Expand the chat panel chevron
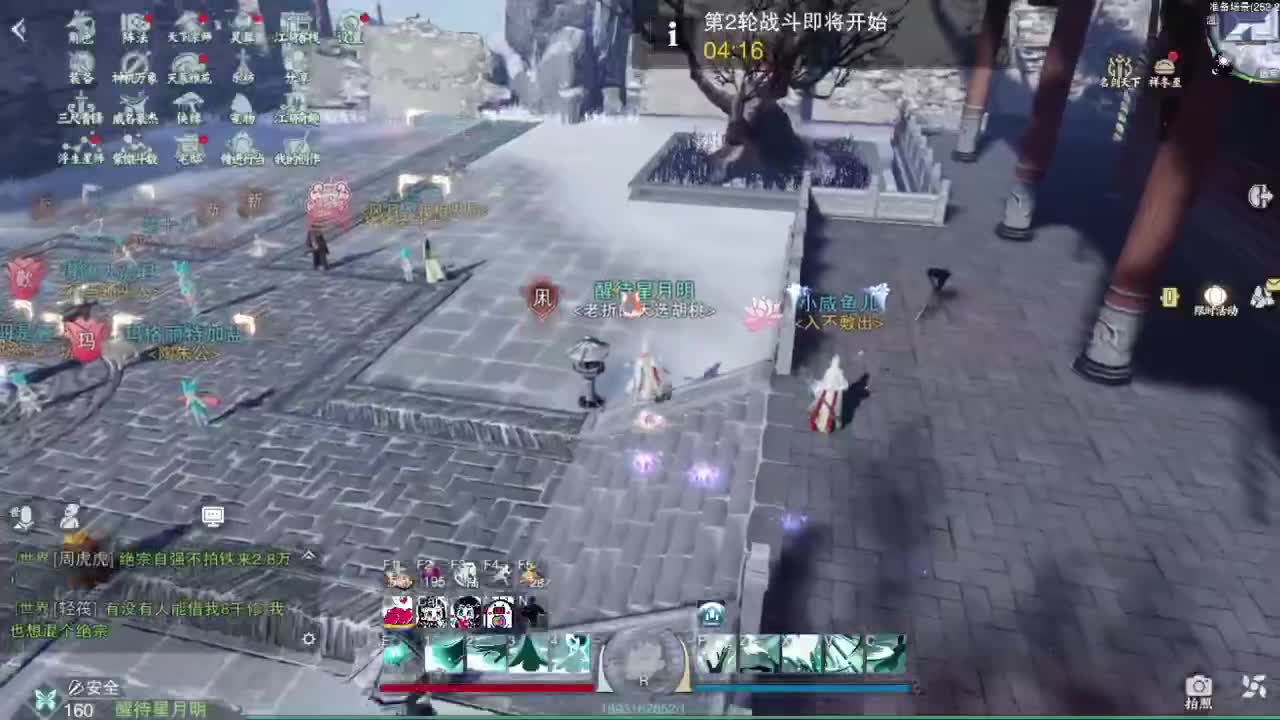 tap(308, 557)
